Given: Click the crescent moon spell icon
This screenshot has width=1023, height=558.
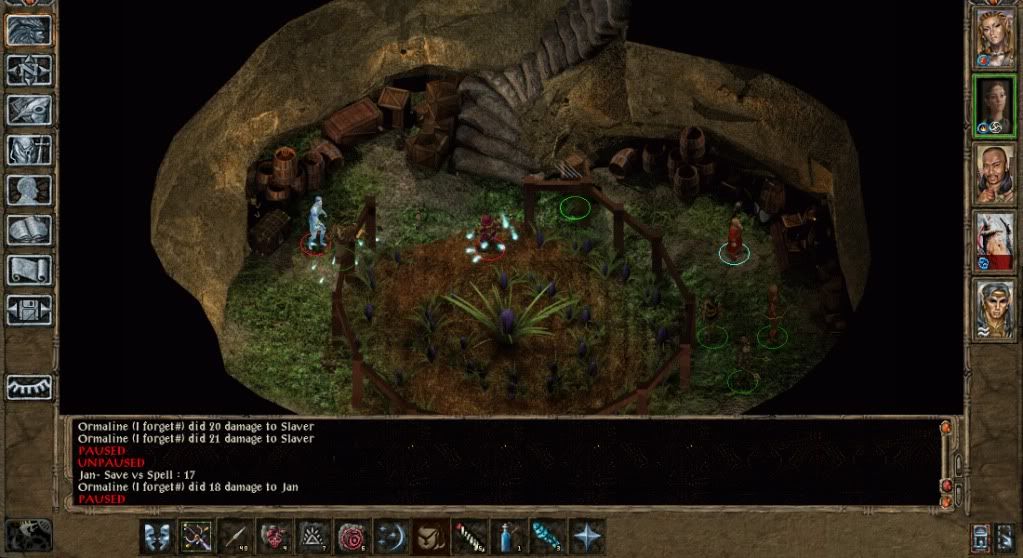Looking at the screenshot, I should 392,536.
